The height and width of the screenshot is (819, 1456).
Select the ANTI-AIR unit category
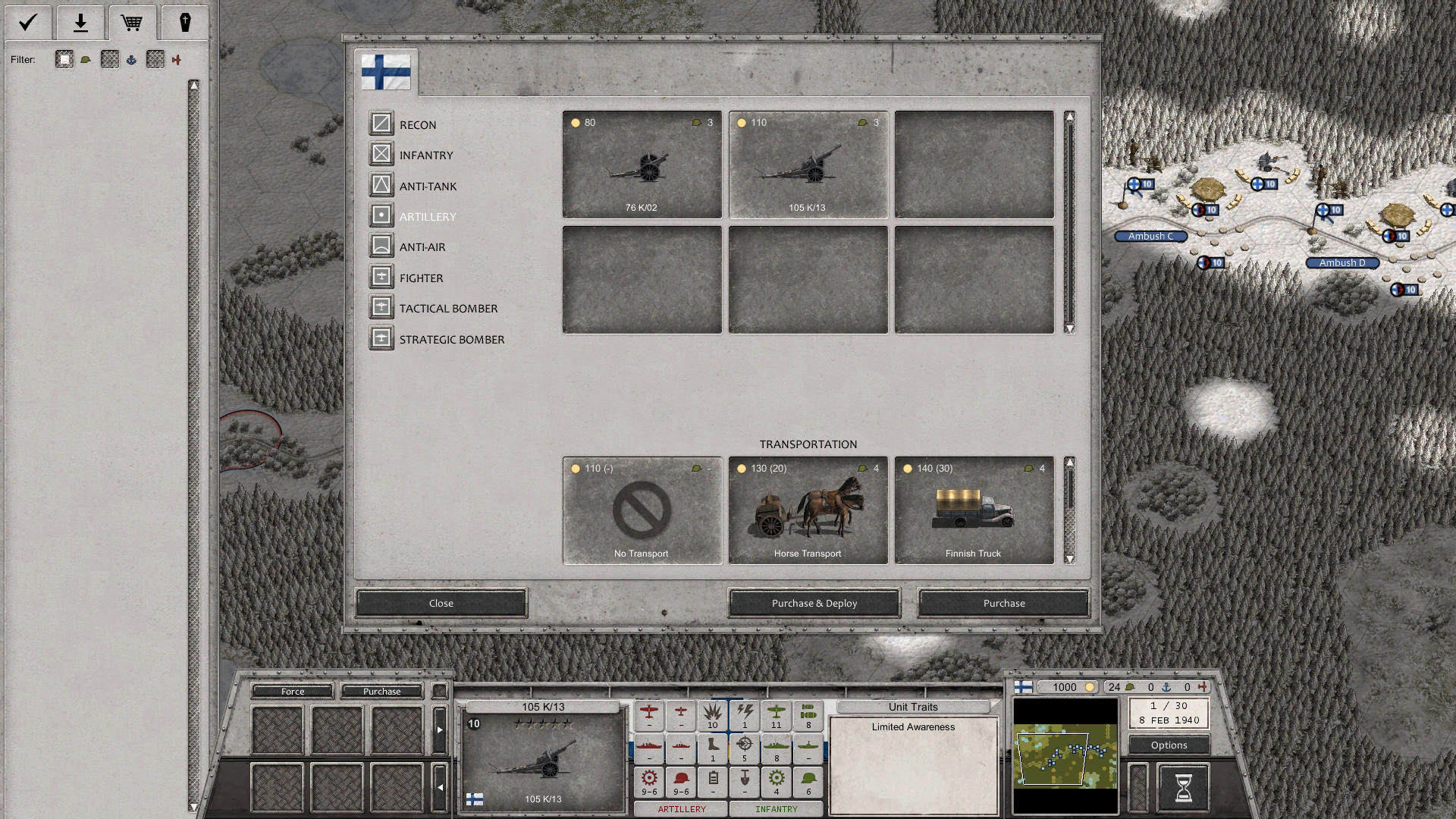[x=423, y=246]
